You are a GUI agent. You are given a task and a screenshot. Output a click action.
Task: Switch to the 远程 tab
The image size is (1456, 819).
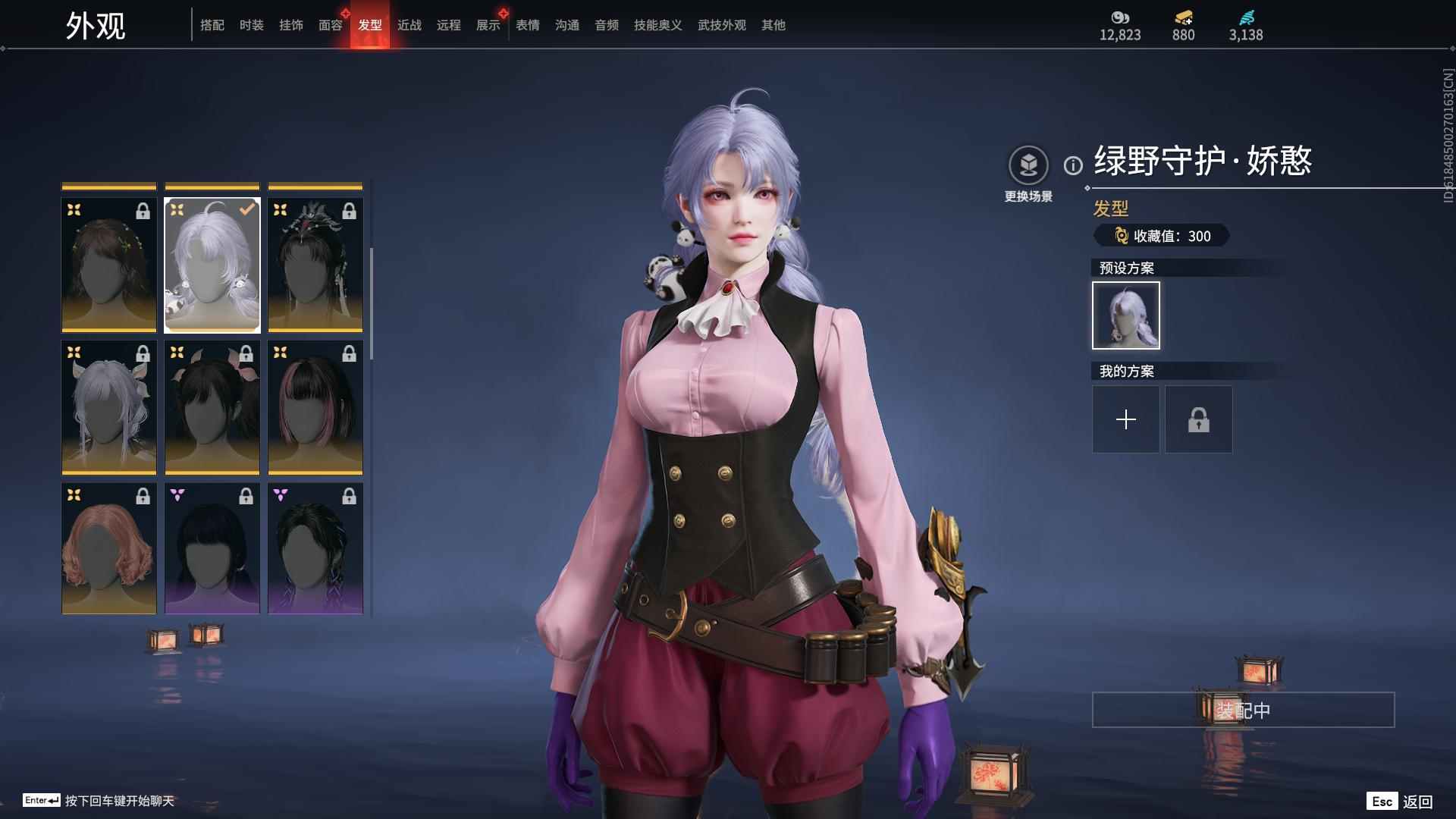tap(449, 25)
